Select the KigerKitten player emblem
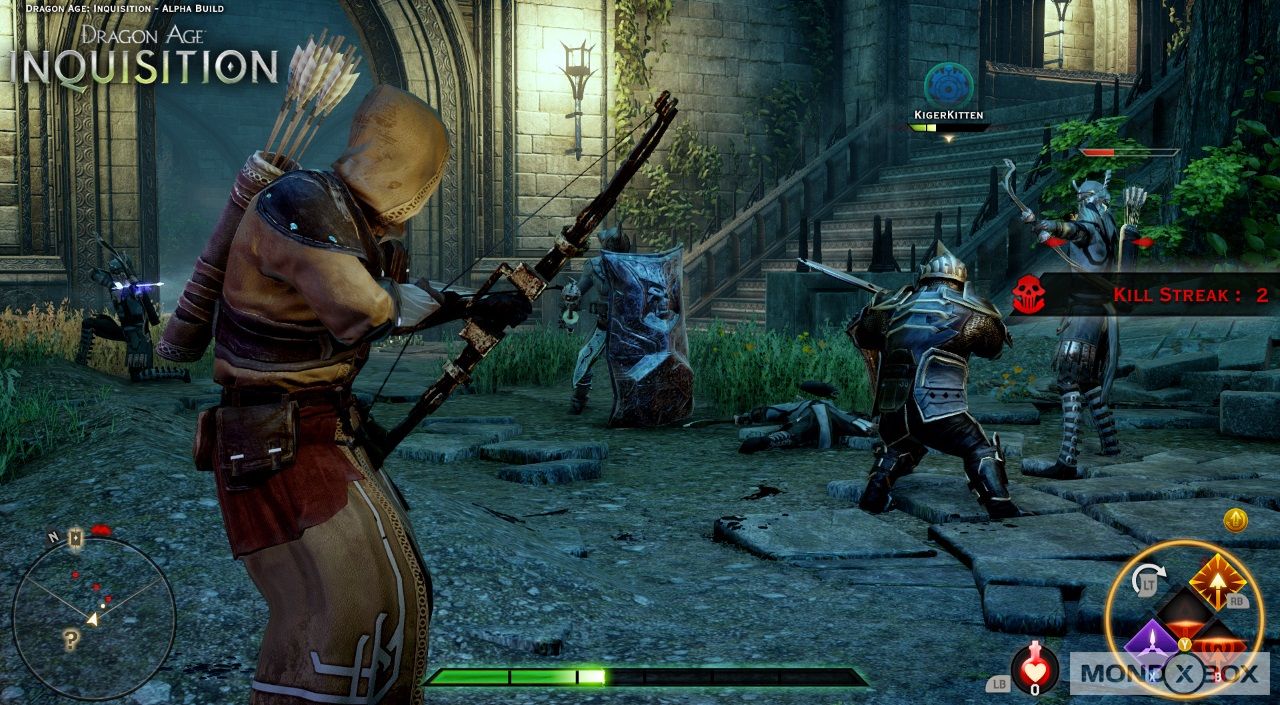Image resolution: width=1280 pixels, height=705 pixels. click(948, 85)
